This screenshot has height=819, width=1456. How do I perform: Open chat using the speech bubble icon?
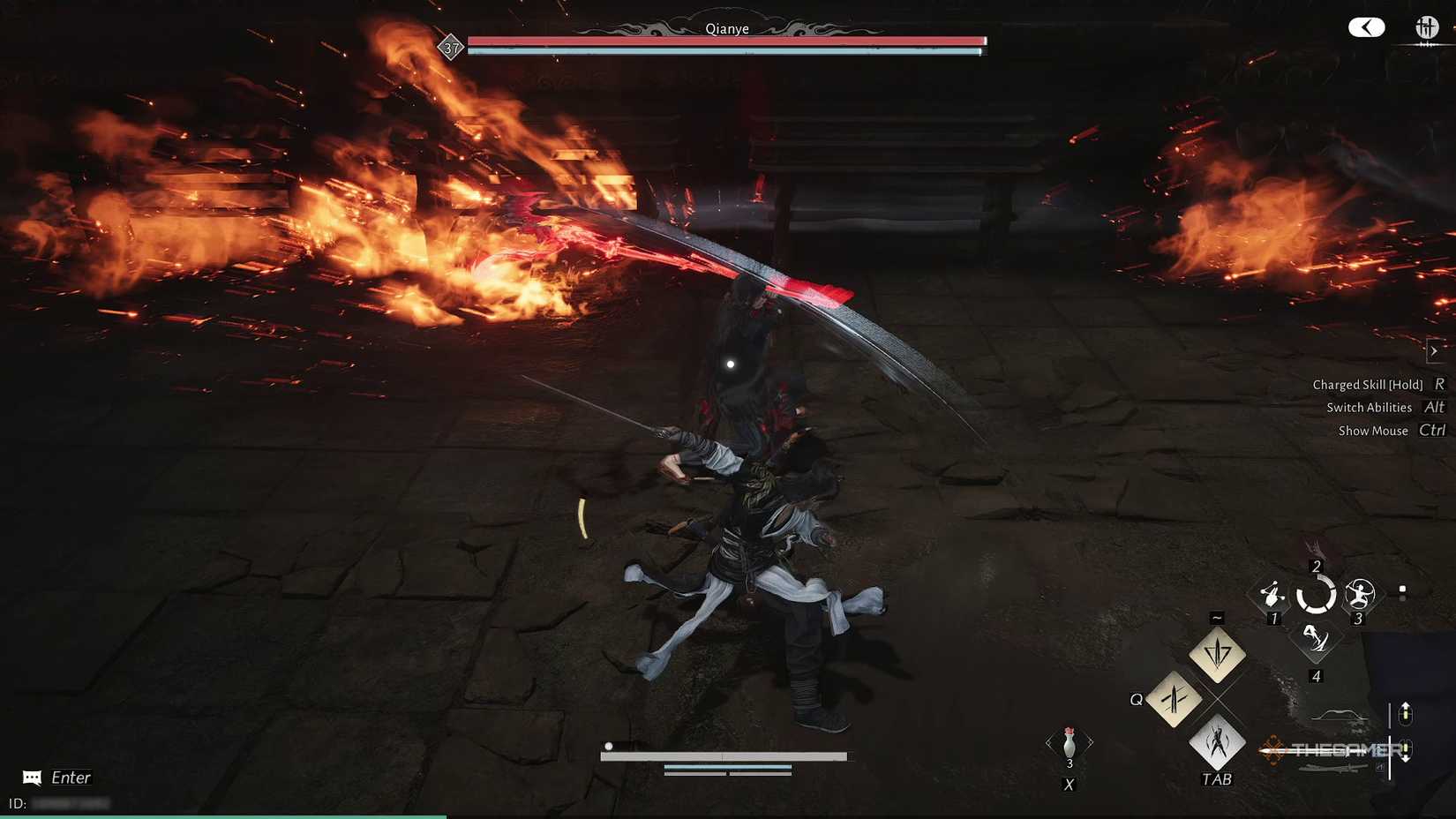coord(31,778)
